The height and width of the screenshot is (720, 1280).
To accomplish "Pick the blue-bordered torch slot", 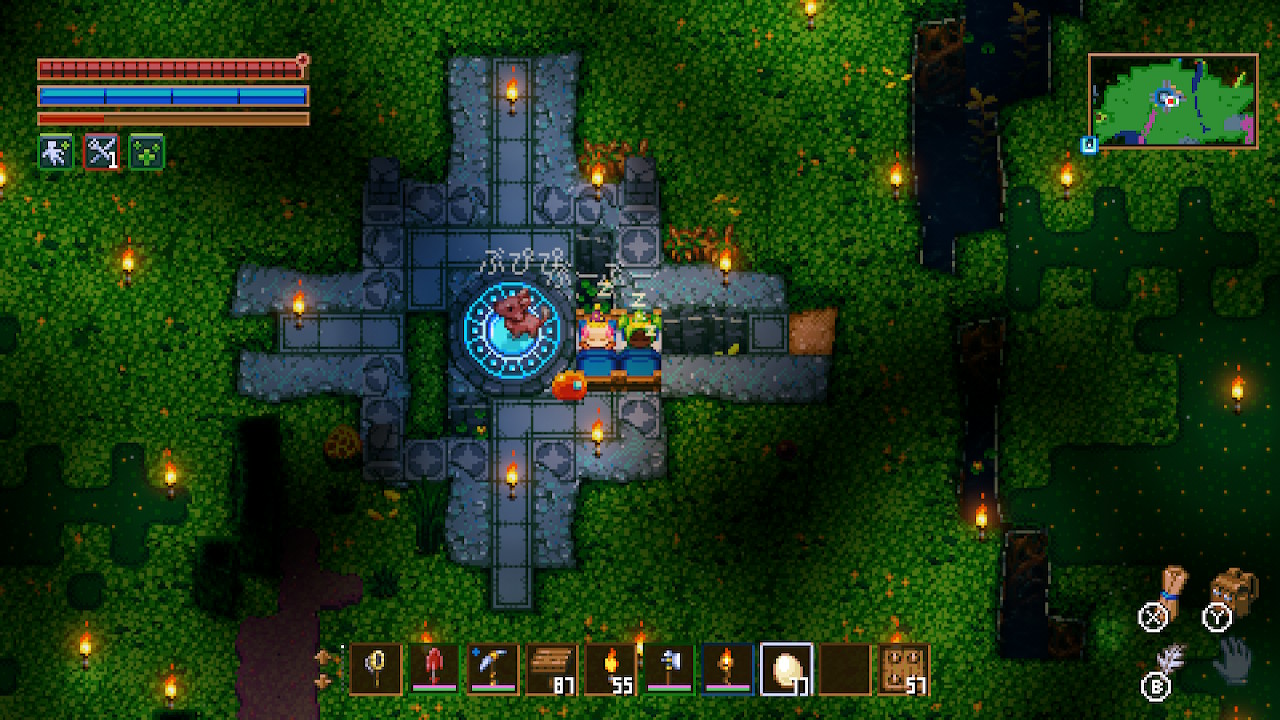I will tap(727, 669).
